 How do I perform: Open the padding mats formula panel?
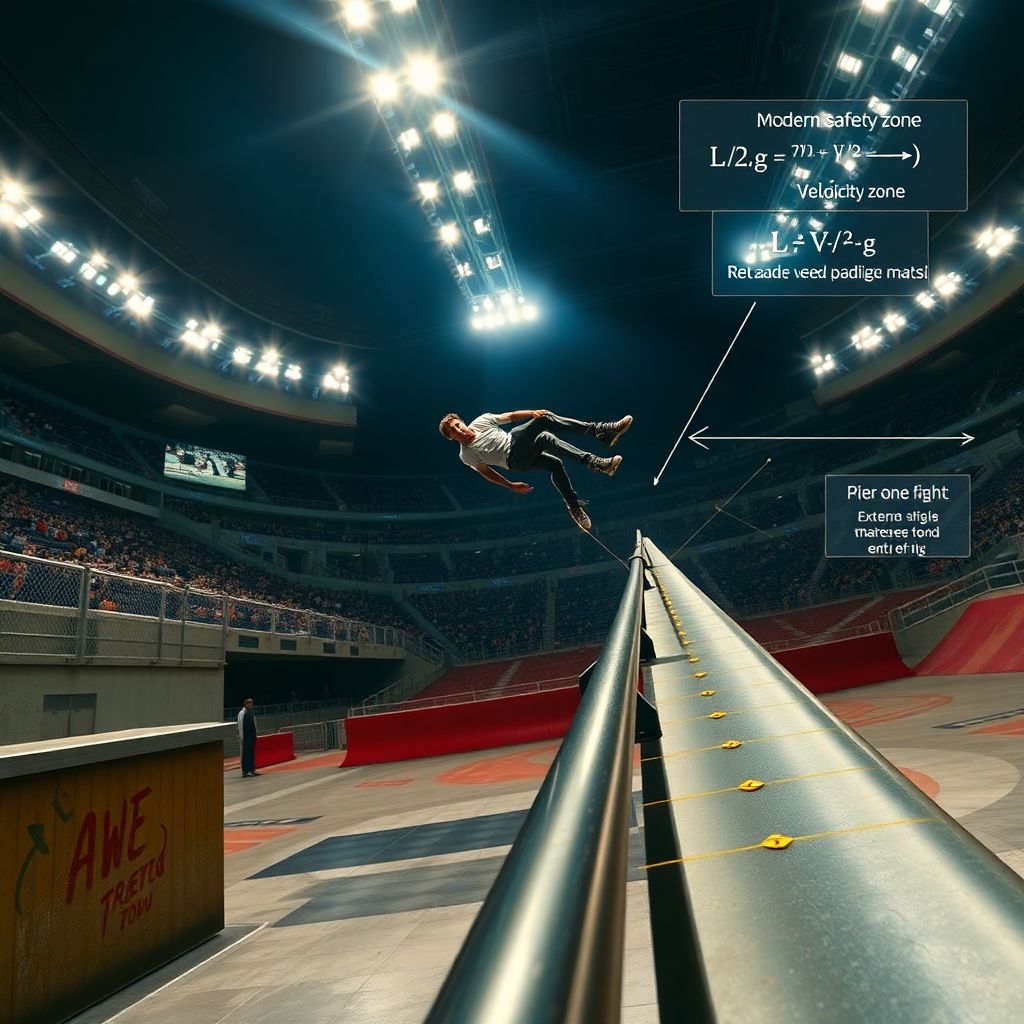pyautogui.click(x=819, y=254)
